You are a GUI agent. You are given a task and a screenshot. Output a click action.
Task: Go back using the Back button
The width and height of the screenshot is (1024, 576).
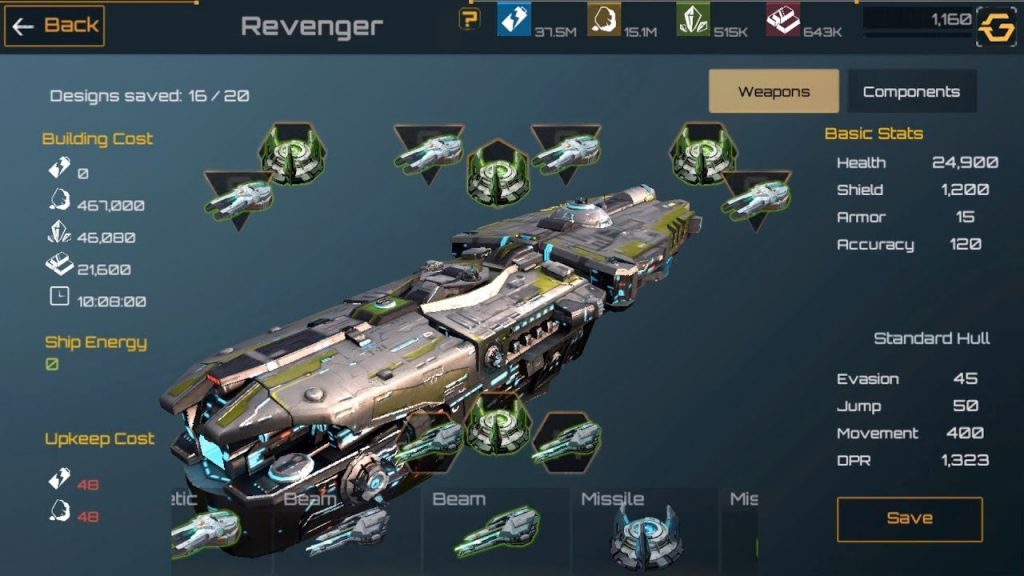tap(55, 26)
